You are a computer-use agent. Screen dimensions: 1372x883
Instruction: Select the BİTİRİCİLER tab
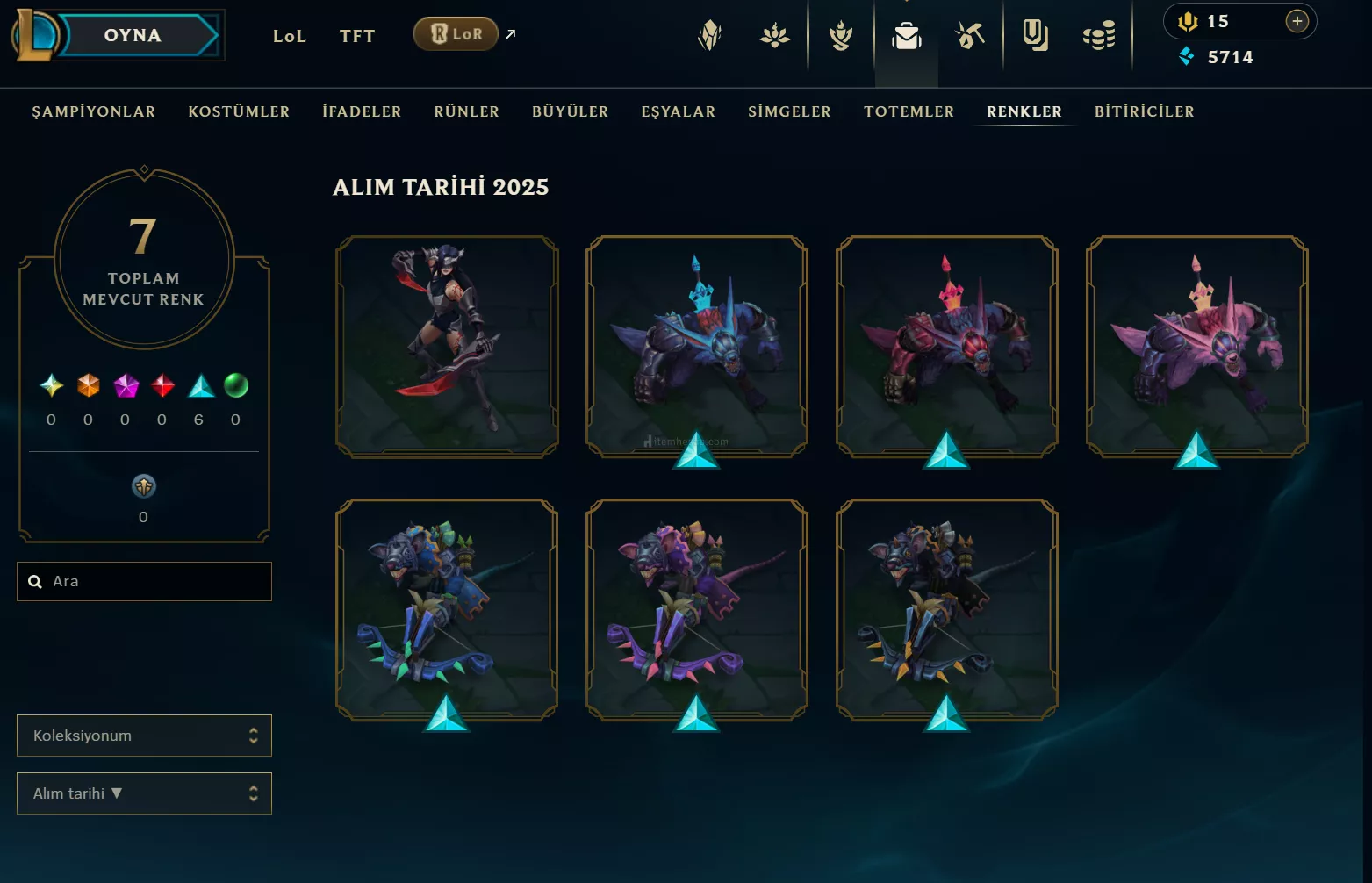(x=1144, y=111)
